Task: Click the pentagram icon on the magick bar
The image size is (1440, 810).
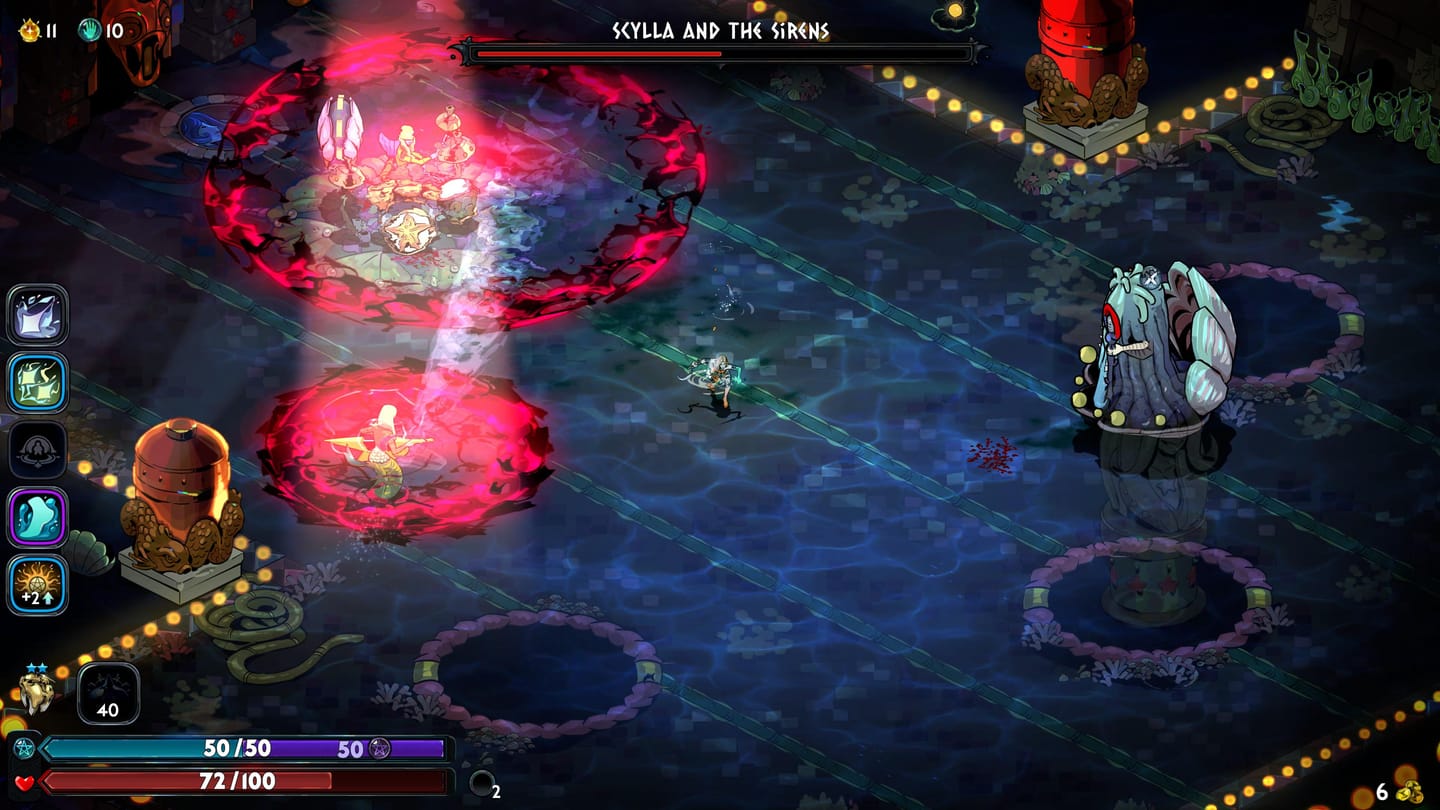Action: [x=24, y=748]
